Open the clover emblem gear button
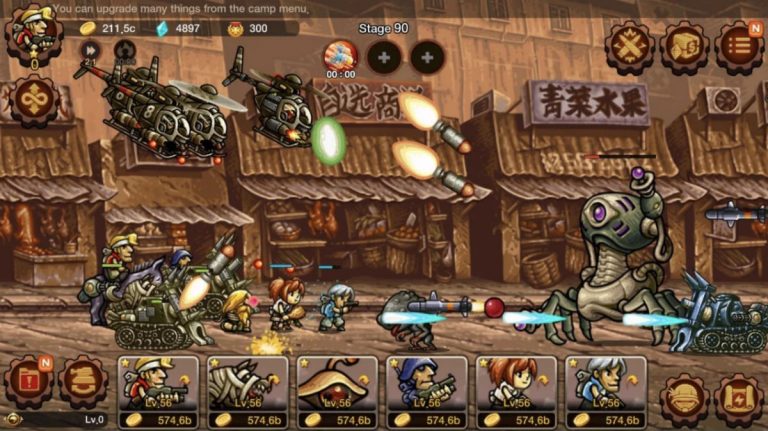This screenshot has width=768, height=431. point(34,100)
